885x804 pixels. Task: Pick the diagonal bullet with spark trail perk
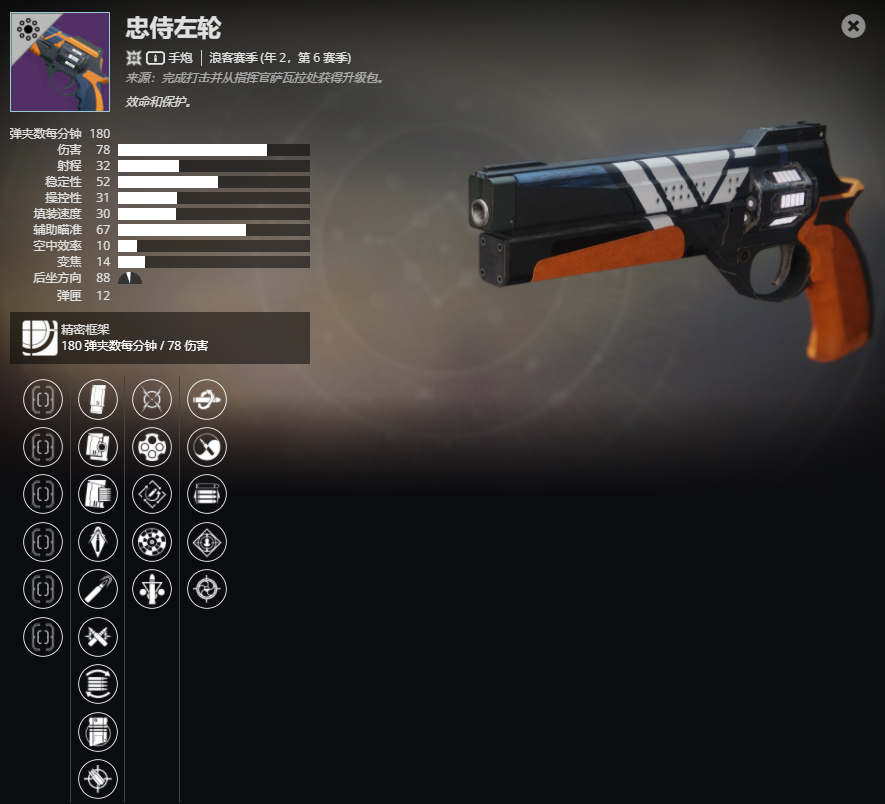tap(98, 589)
